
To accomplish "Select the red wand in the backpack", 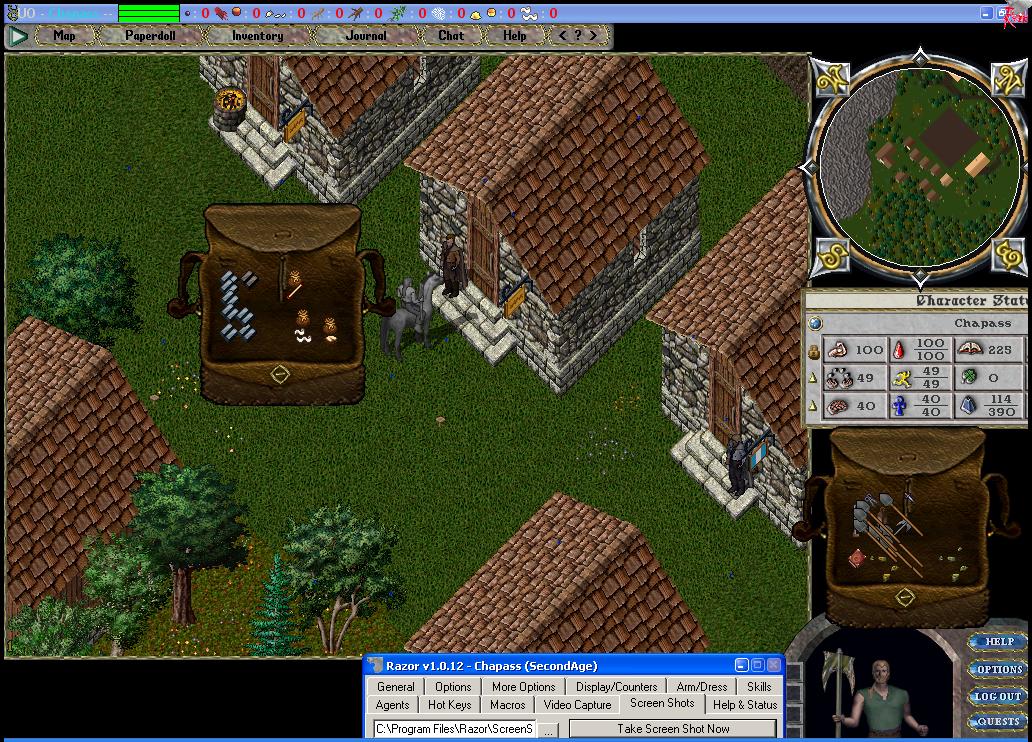I will [x=295, y=291].
